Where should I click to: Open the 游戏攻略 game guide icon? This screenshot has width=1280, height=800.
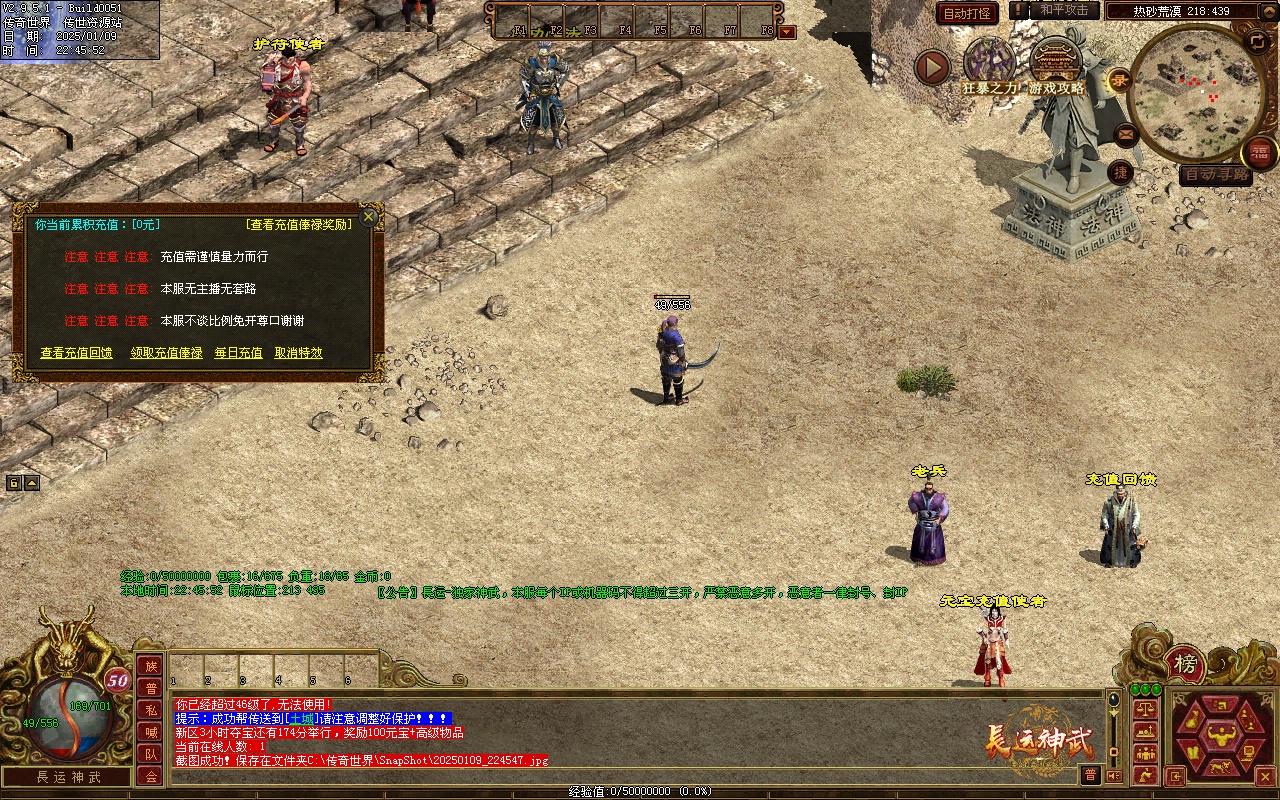pyautogui.click(x=1056, y=64)
